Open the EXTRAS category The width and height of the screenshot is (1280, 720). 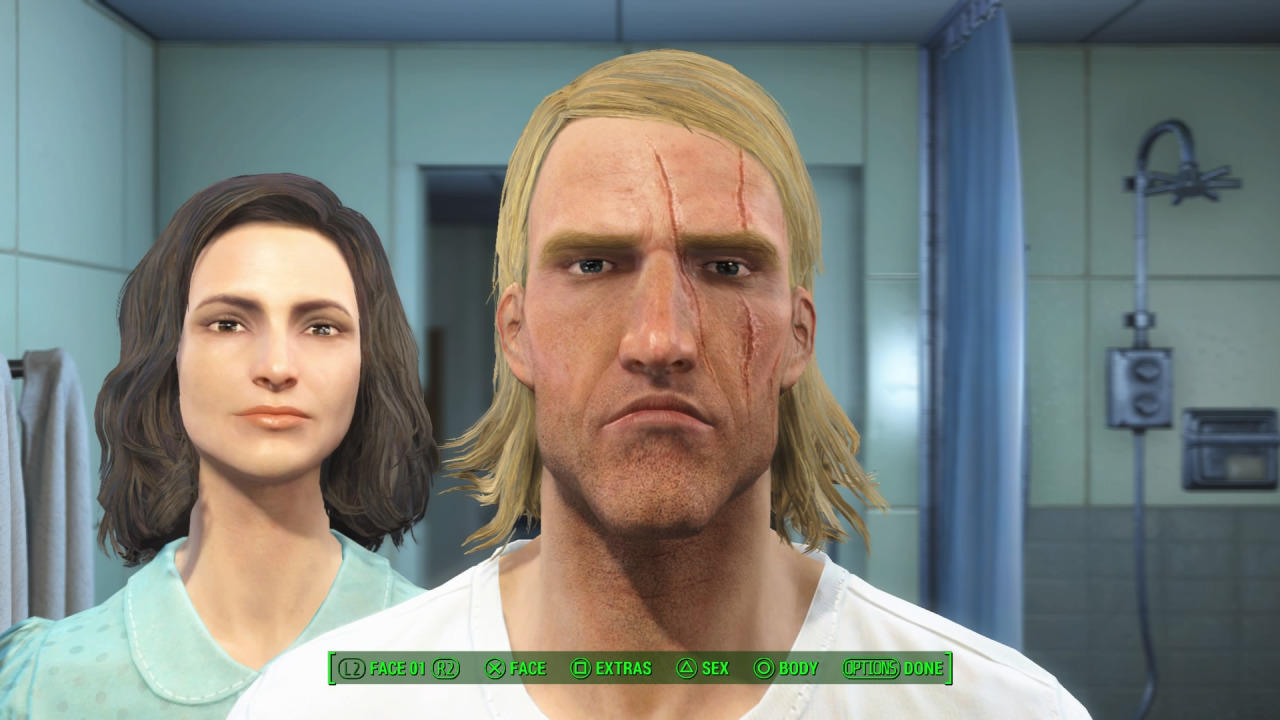(624, 668)
